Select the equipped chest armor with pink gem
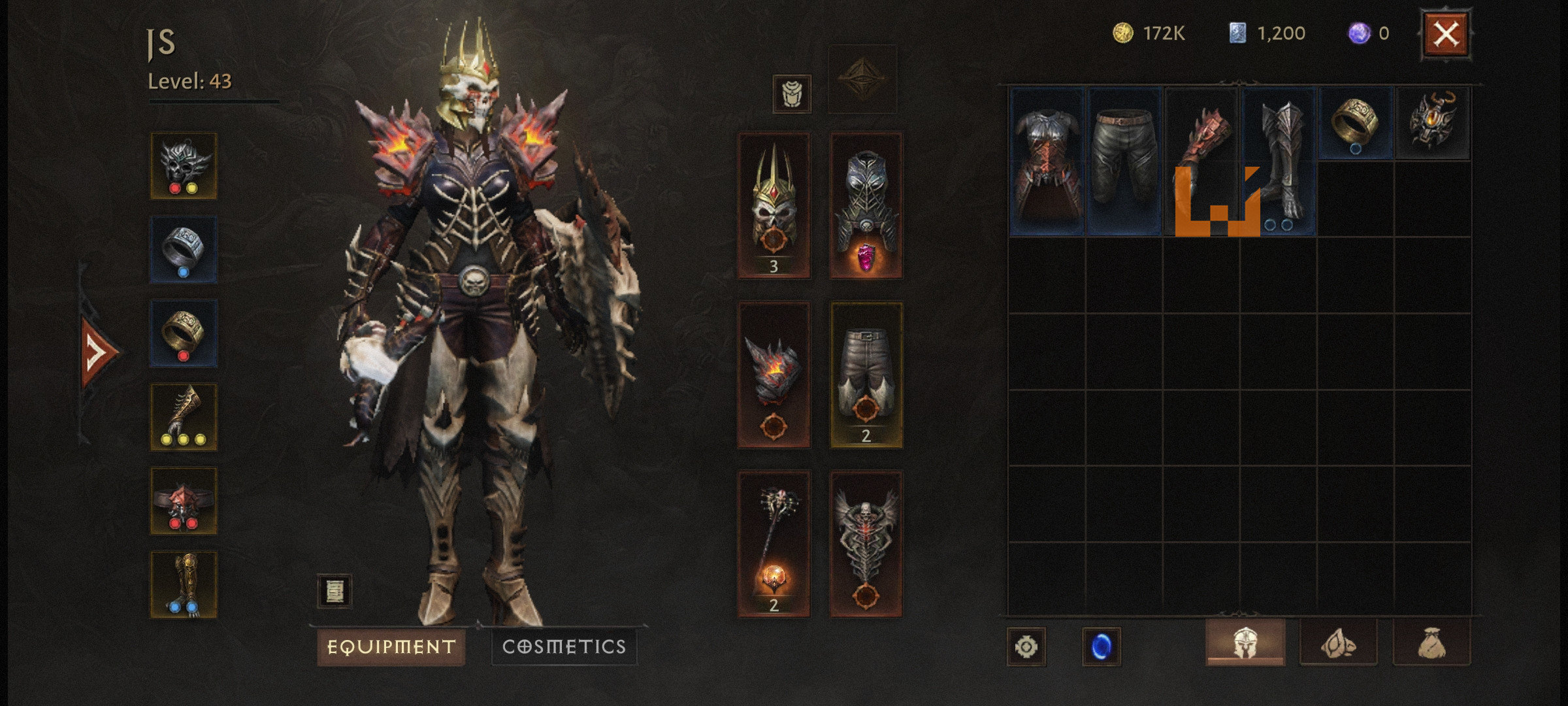This screenshot has height=706, width=1568. [866, 205]
